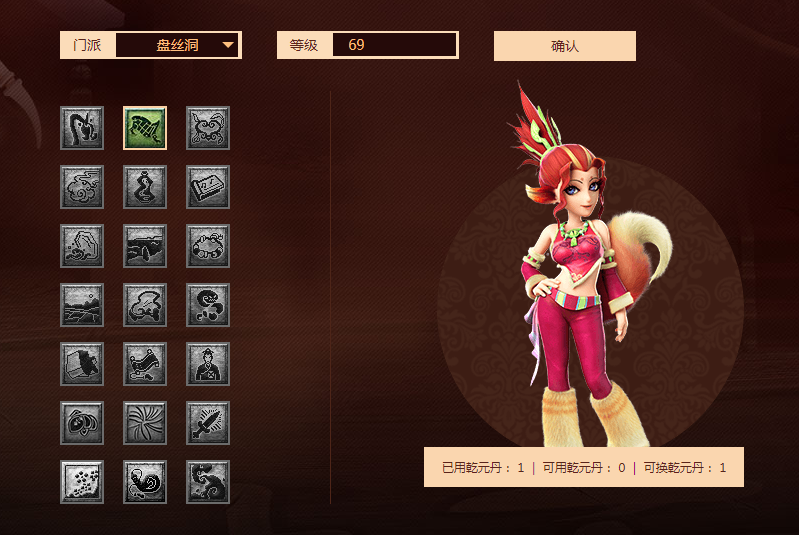
Task: Choose the symmetric scrollwork ornament skill icon
Action: click(x=208, y=128)
